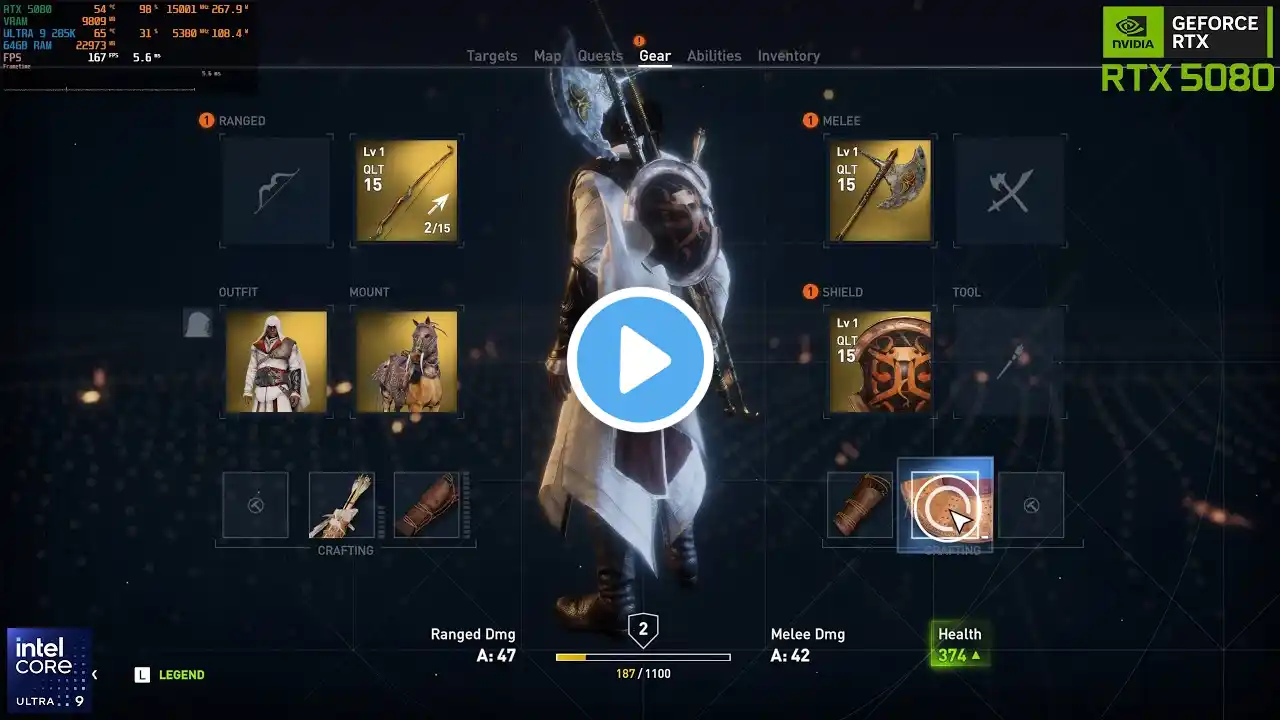Select the Gear tab

655,56
